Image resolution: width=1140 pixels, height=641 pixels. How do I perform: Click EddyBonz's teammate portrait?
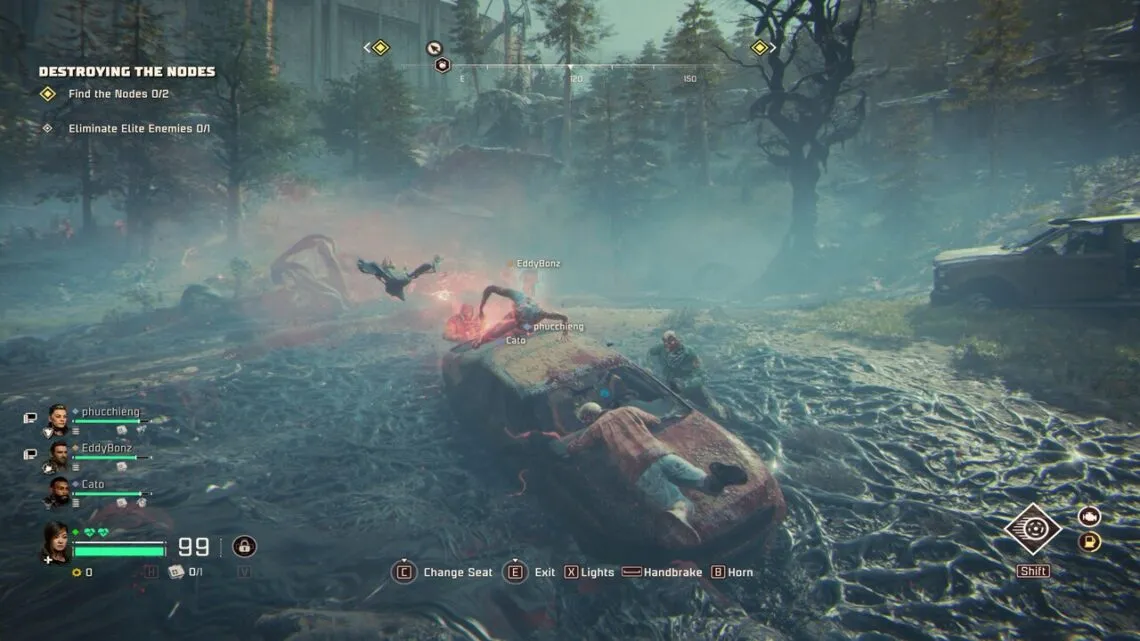(x=58, y=454)
